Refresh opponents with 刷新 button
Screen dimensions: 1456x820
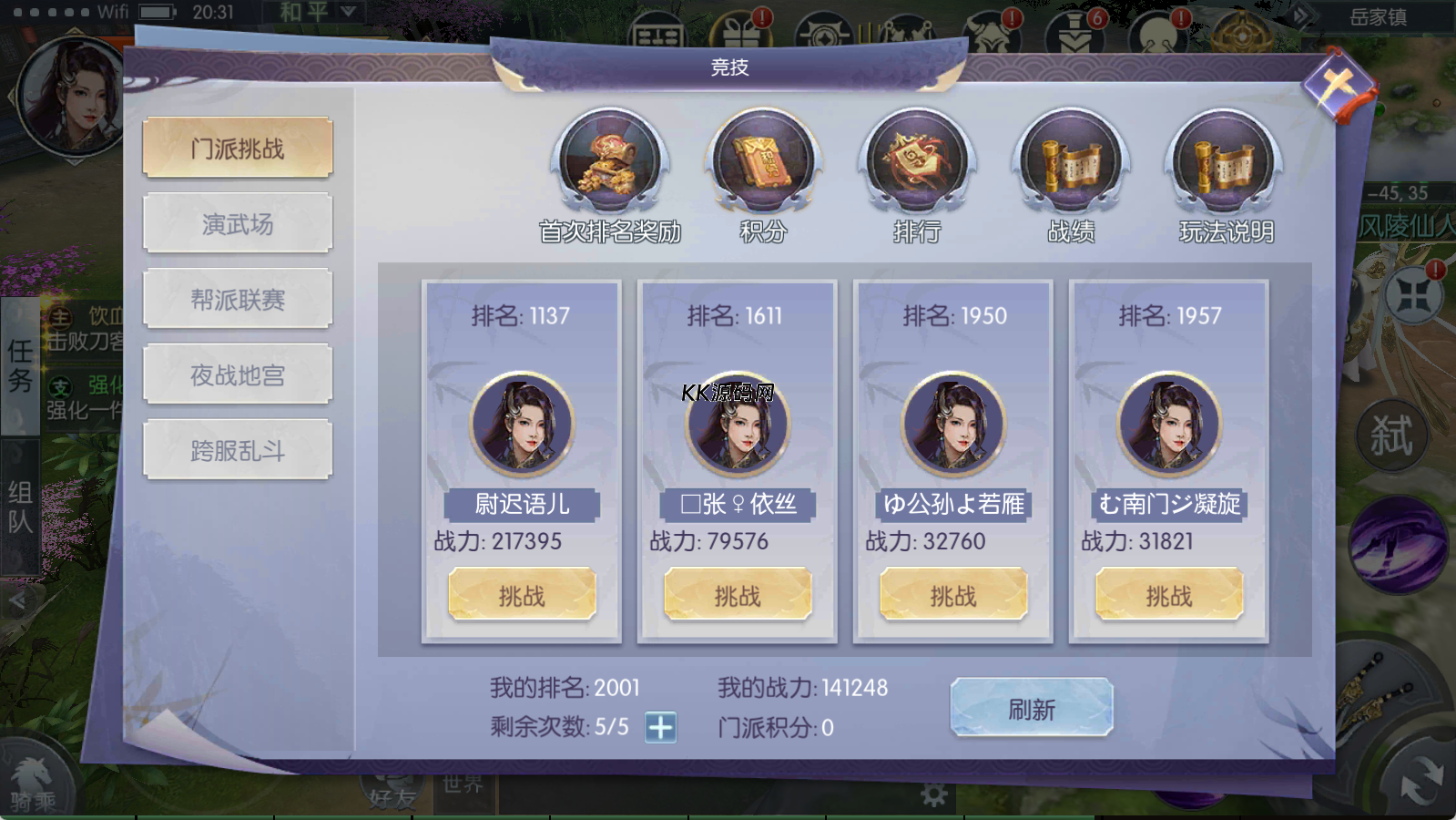[1031, 708]
